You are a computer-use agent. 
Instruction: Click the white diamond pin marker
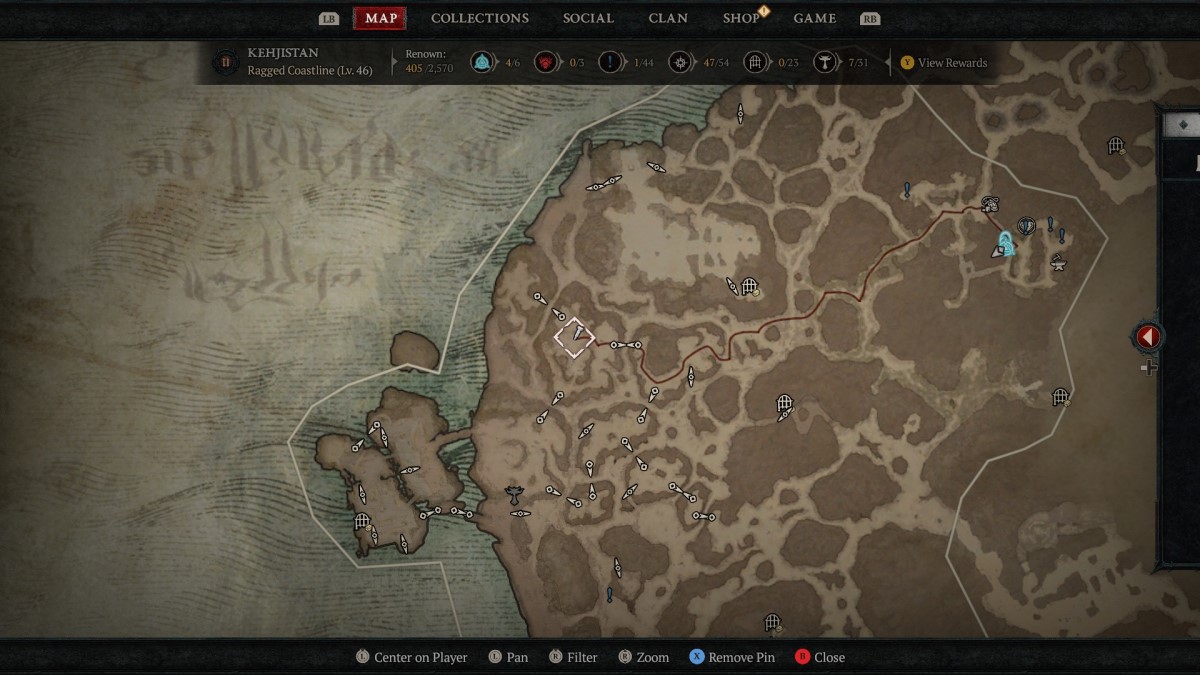[574, 337]
